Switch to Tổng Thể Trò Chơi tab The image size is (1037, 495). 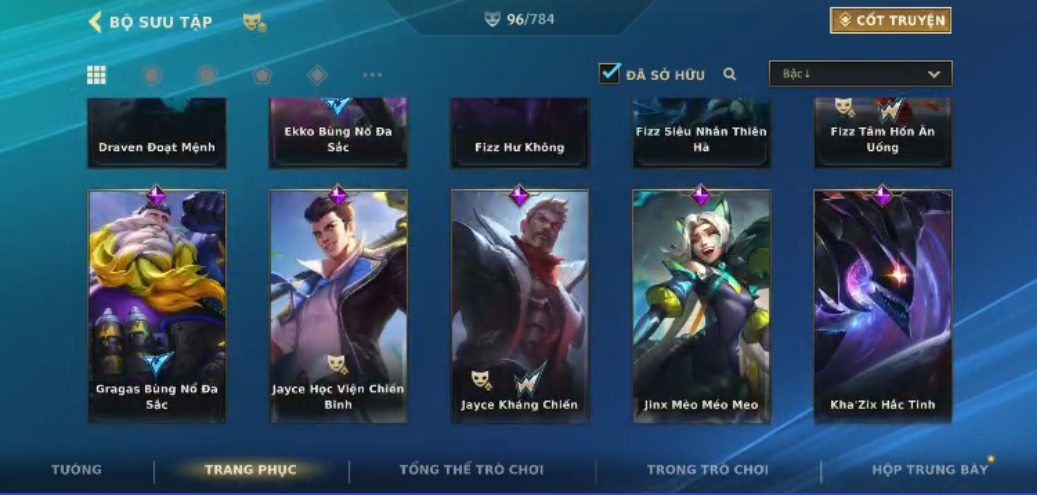(471, 470)
